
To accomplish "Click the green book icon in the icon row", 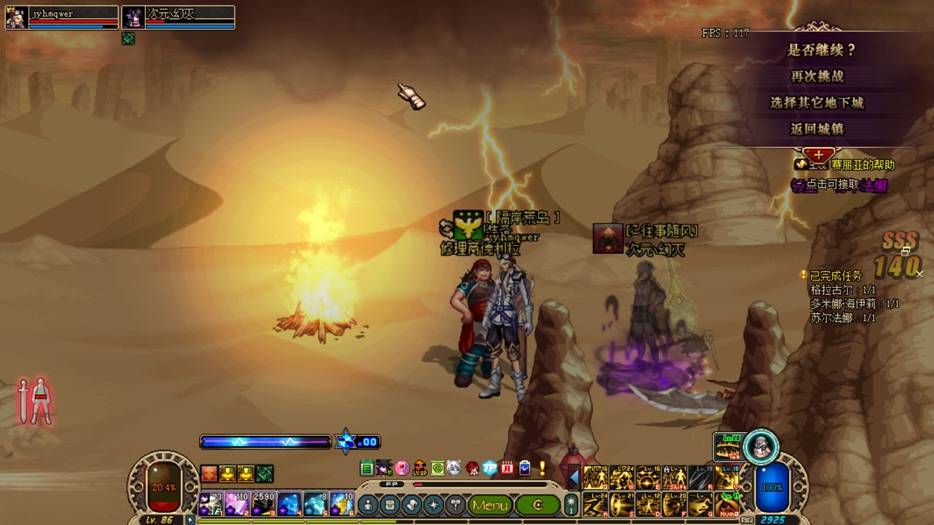I will 367,468.
